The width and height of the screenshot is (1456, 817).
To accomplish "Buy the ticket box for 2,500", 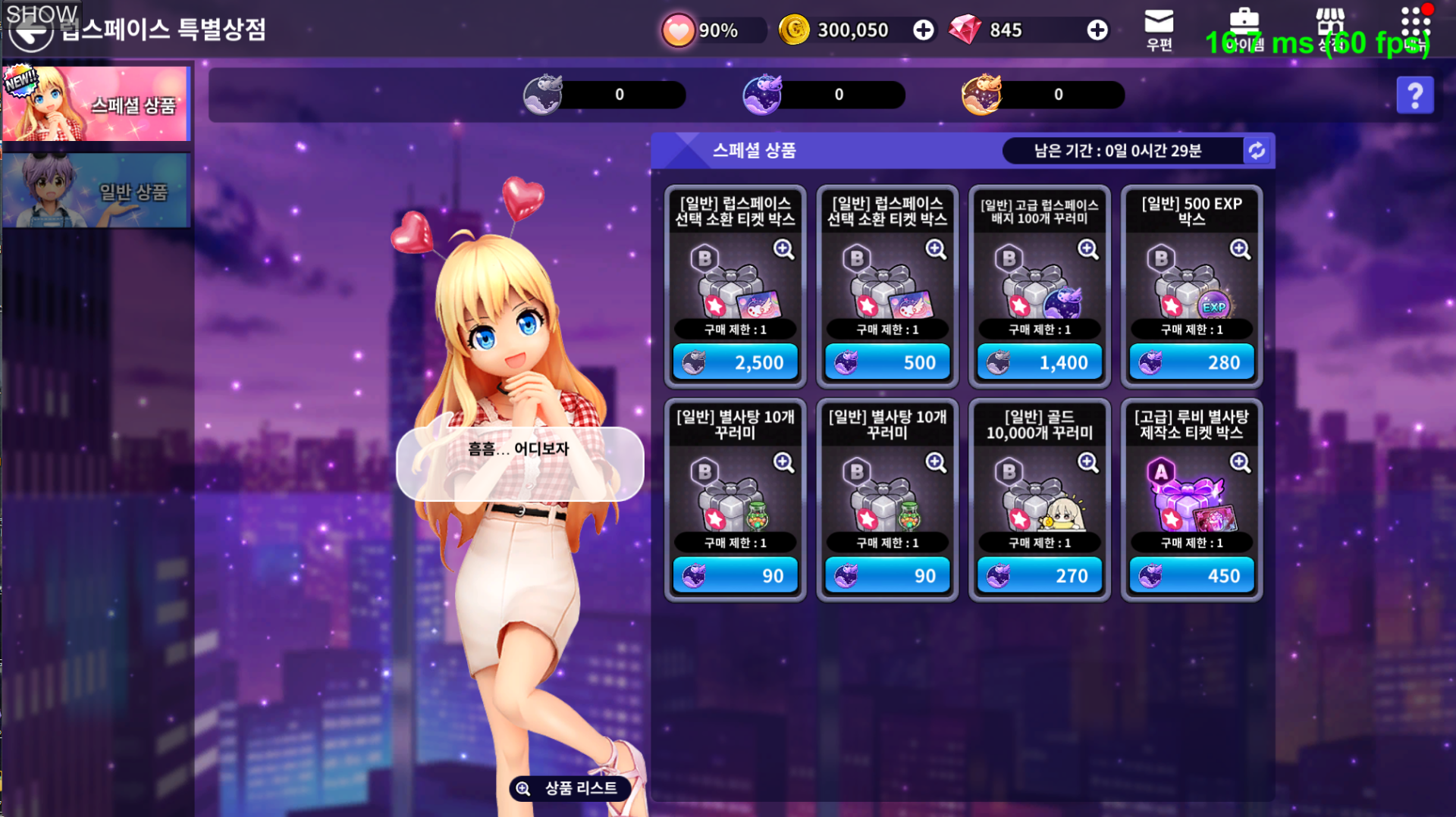I will [x=735, y=362].
